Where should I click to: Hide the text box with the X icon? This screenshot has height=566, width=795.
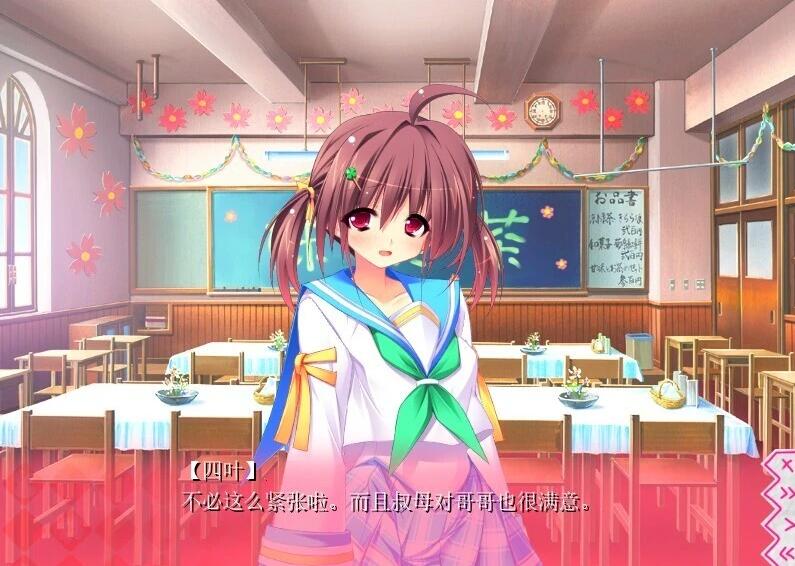(787, 466)
